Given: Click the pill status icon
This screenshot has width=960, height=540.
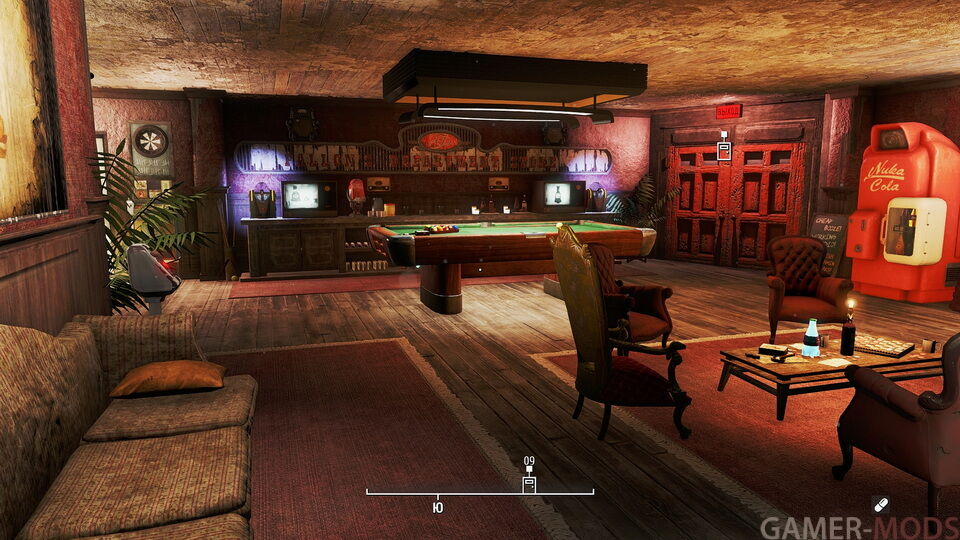Looking at the screenshot, I should pos(880,506).
